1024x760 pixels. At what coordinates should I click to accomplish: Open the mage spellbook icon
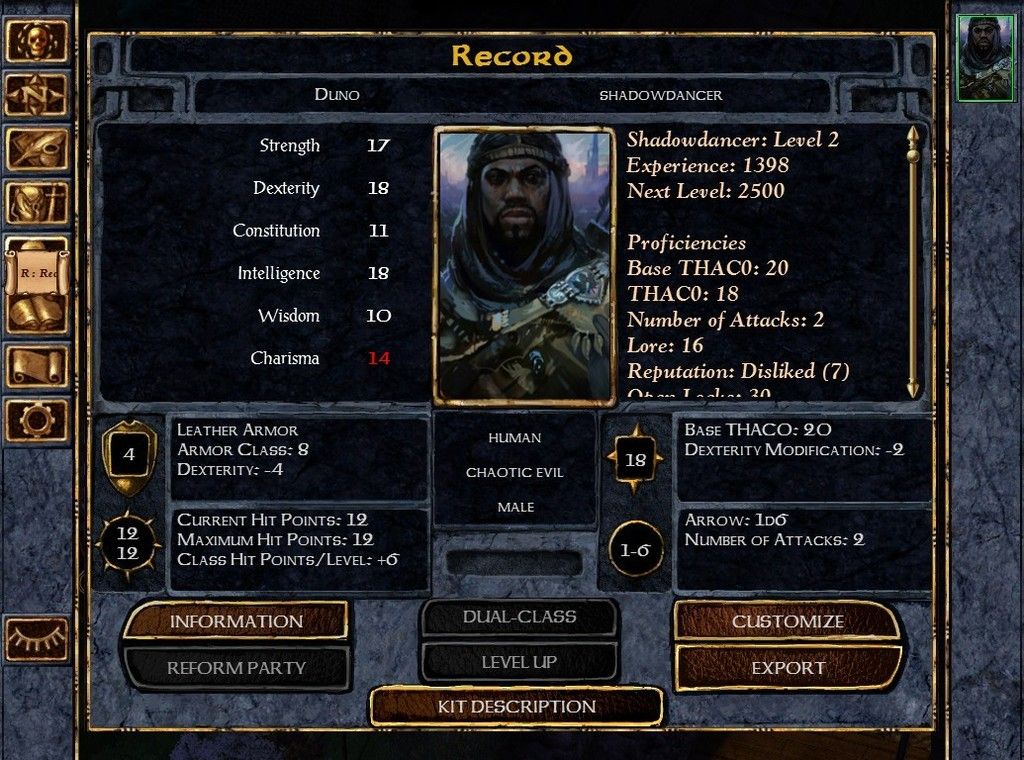point(37,312)
